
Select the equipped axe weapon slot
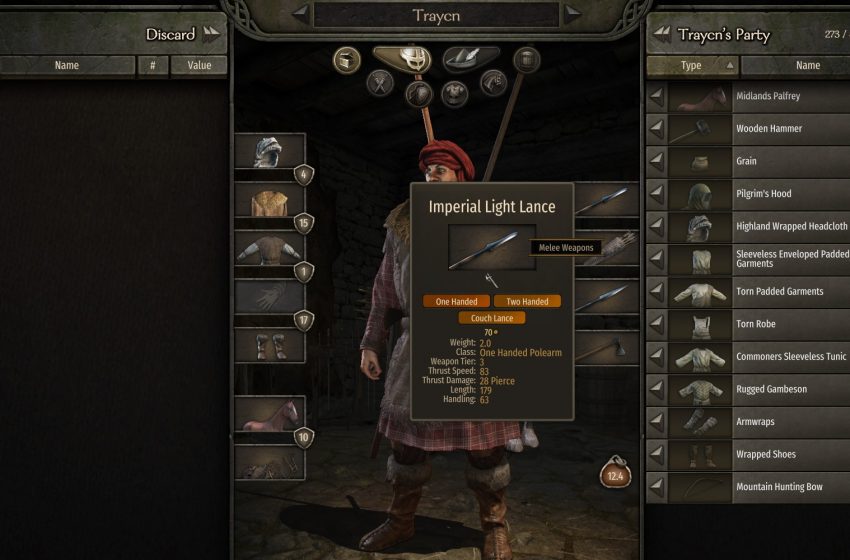point(607,347)
